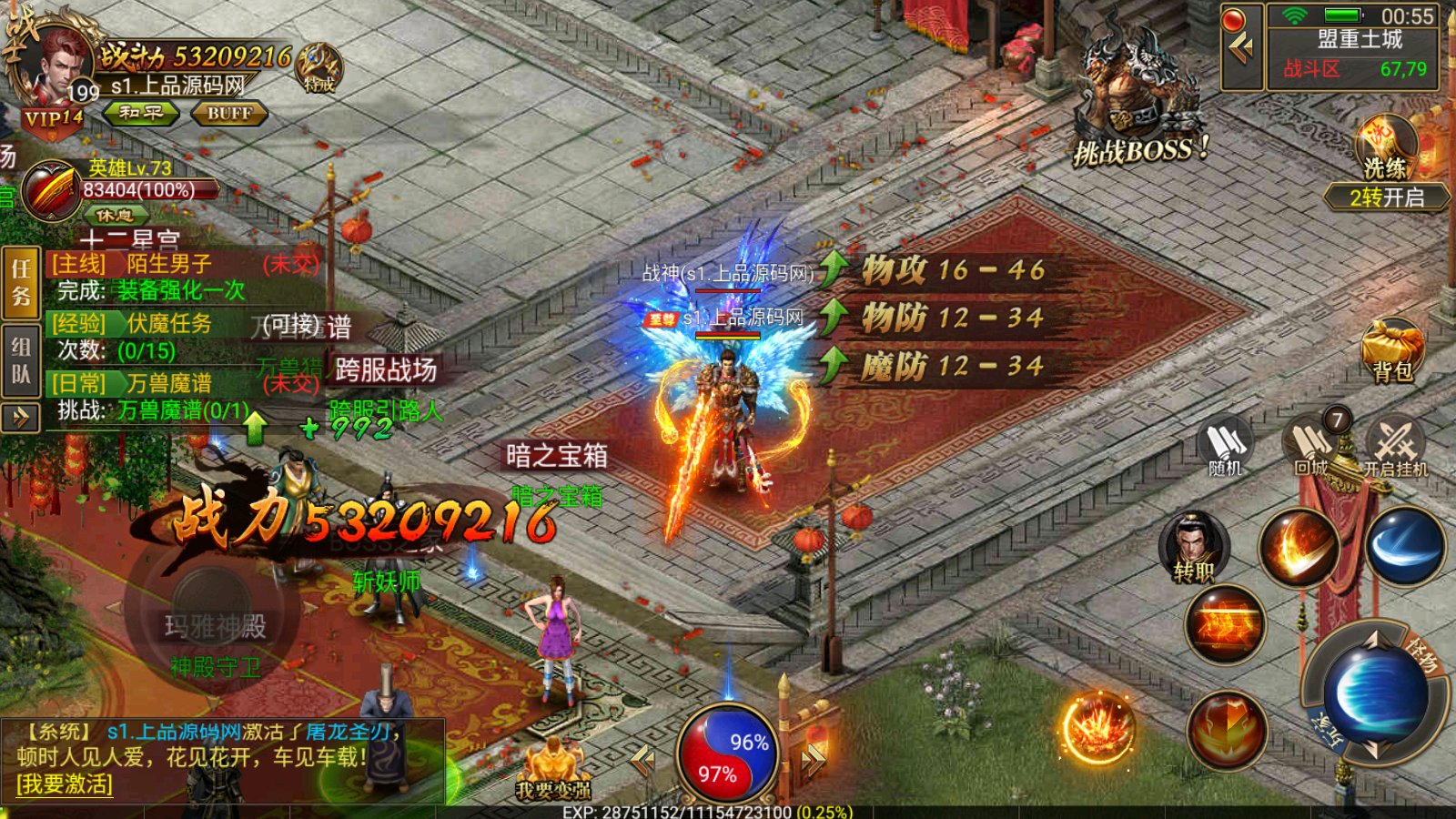1456x819 pixels.
Task: Open the BUFF list
Action: pos(228,114)
